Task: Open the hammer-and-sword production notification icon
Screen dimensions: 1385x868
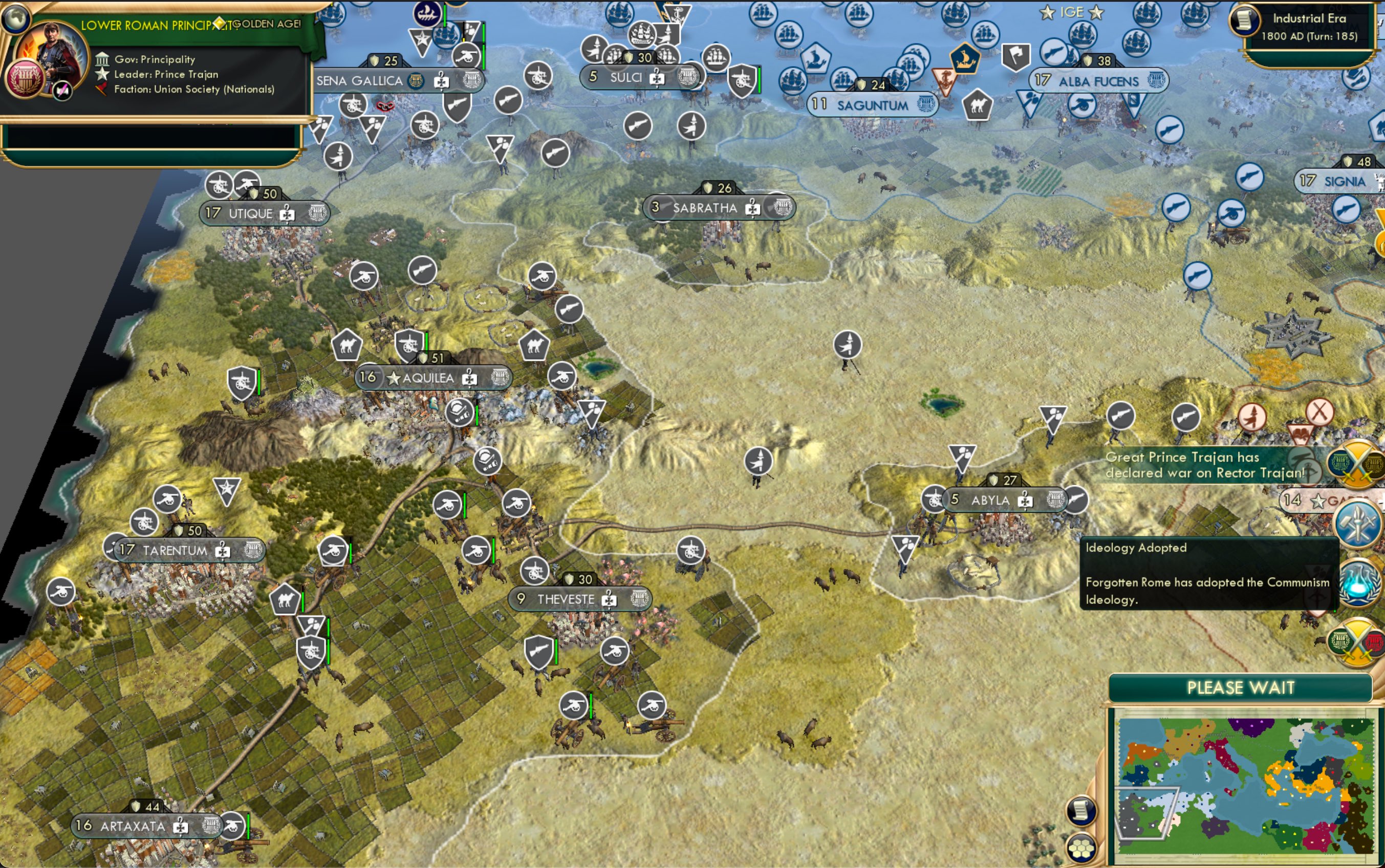Action: tap(1357, 525)
